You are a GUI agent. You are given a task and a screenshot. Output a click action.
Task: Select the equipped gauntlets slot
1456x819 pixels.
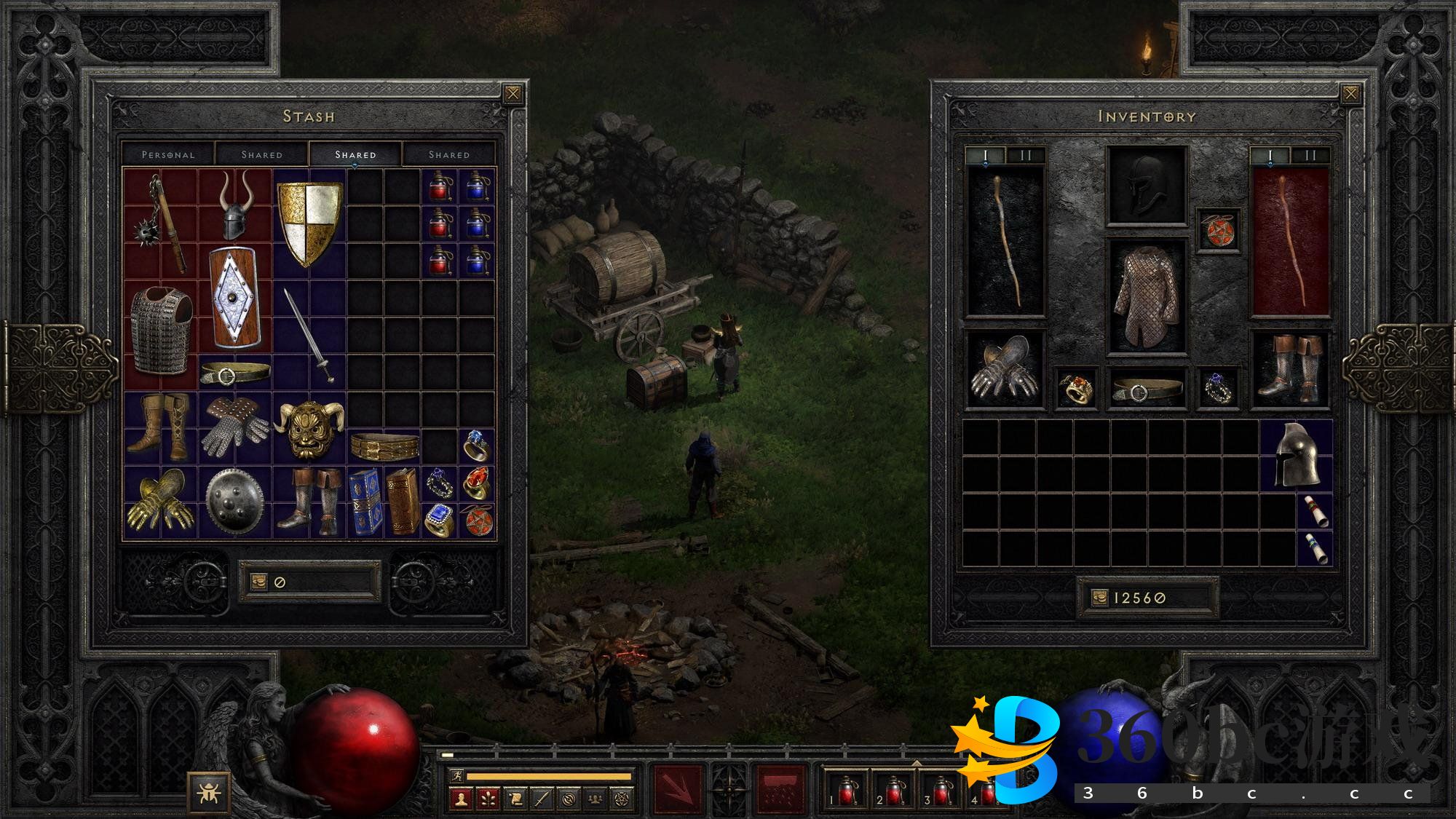pyautogui.click(x=1004, y=369)
